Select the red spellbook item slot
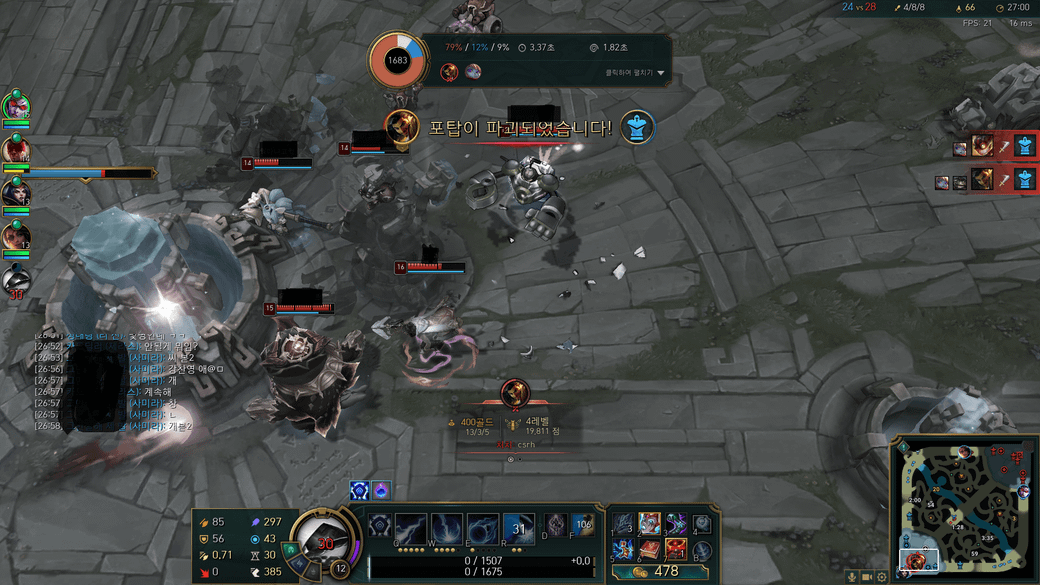This screenshot has height=585, width=1040. pos(650,549)
